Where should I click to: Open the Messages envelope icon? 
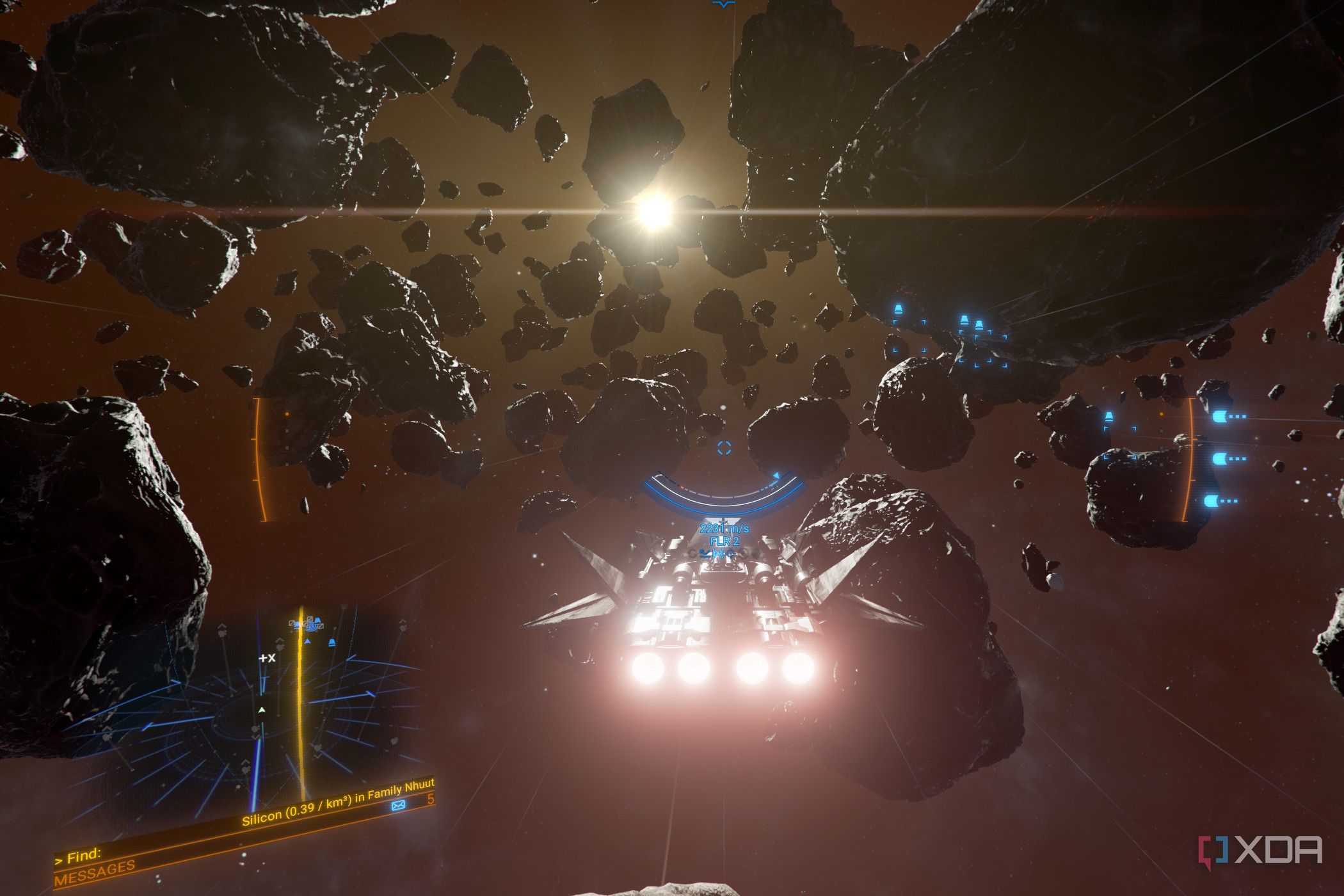(x=399, y=806)
